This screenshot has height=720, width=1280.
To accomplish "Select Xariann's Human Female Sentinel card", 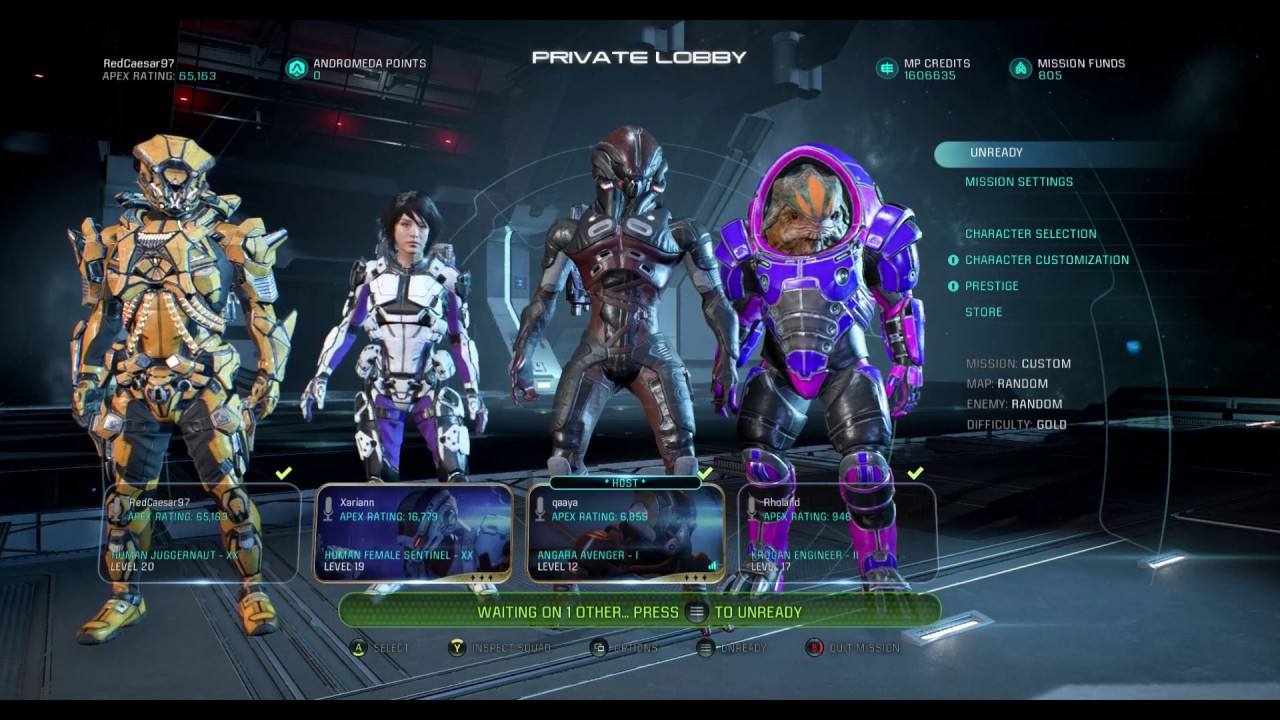I will click(x=413, y=533).
